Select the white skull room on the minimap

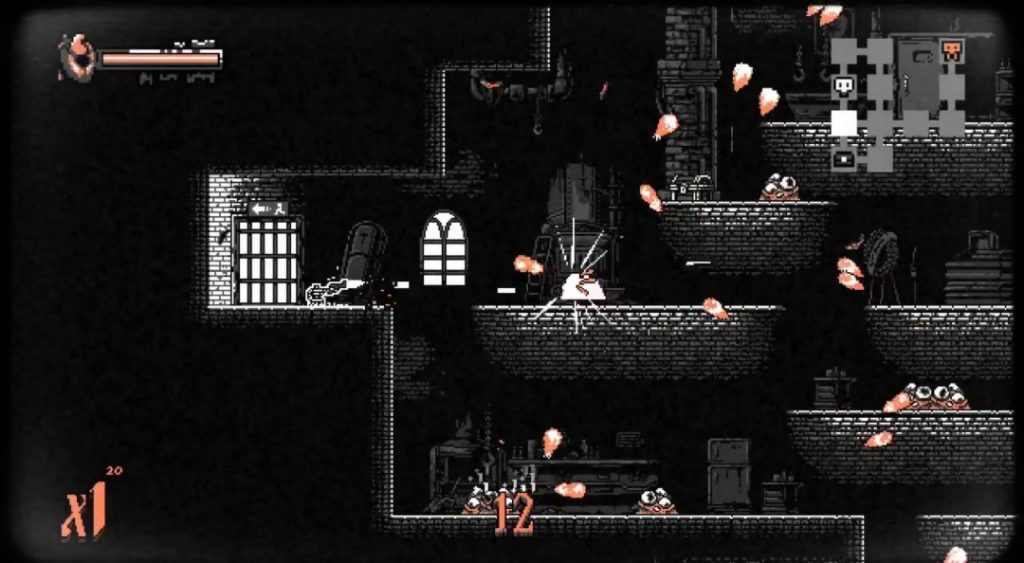[844, 87]
